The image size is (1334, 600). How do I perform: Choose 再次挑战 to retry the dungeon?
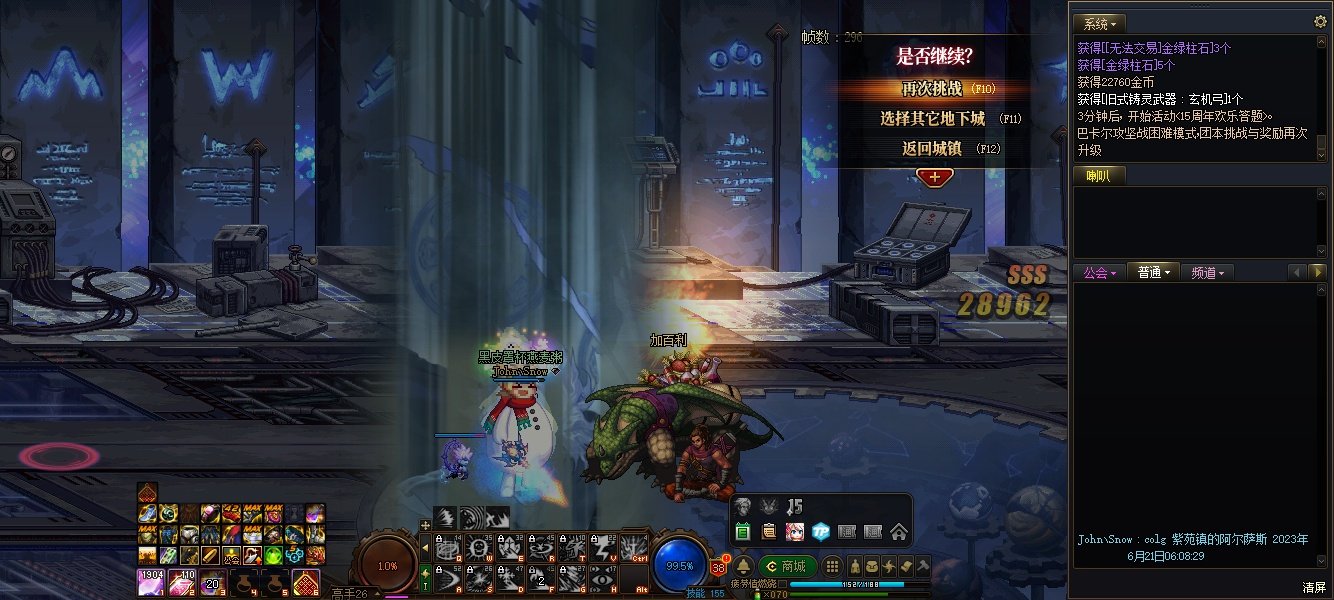(932, 89)
